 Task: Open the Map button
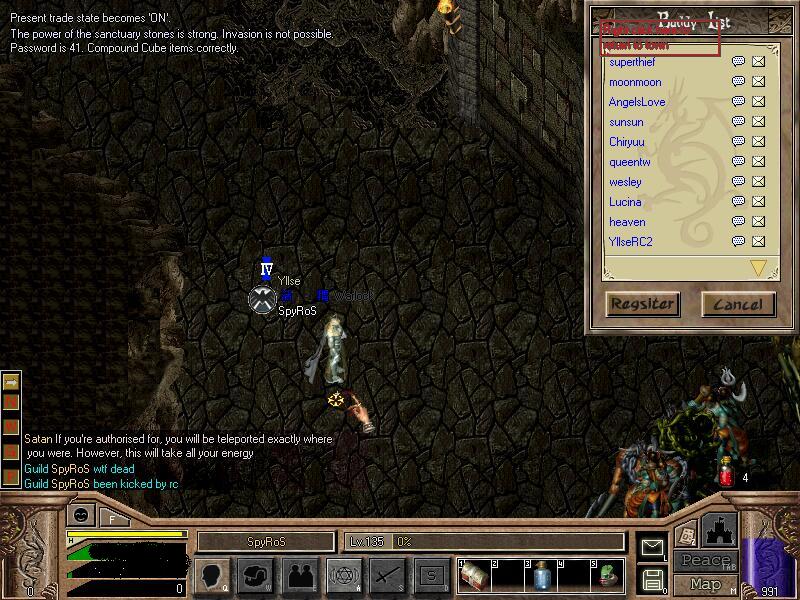(x=705, y=584)
